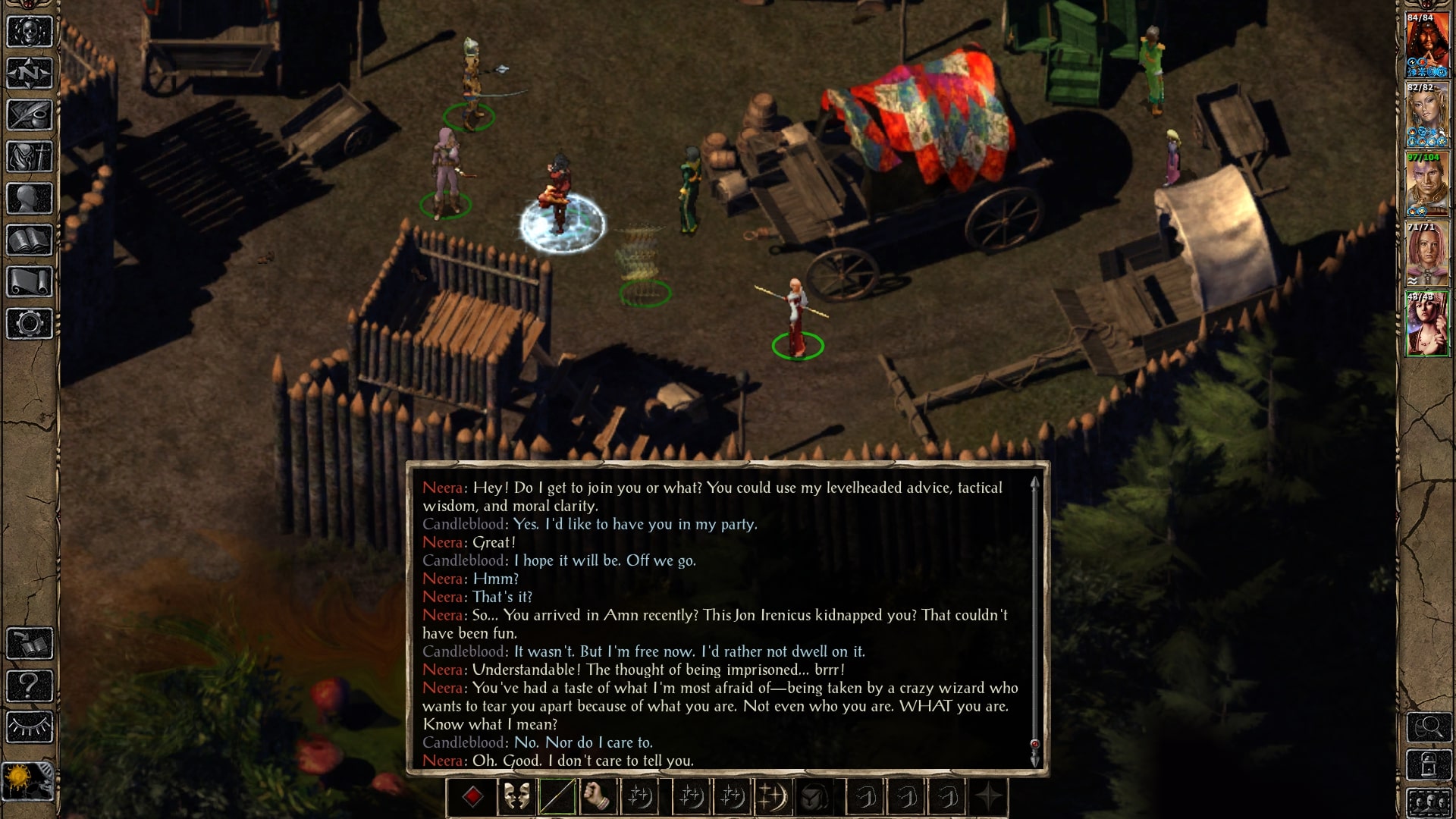The width and height of the screenshot is (1456, 819).
Task: Open the area map compass button
Action: (30, 74)
